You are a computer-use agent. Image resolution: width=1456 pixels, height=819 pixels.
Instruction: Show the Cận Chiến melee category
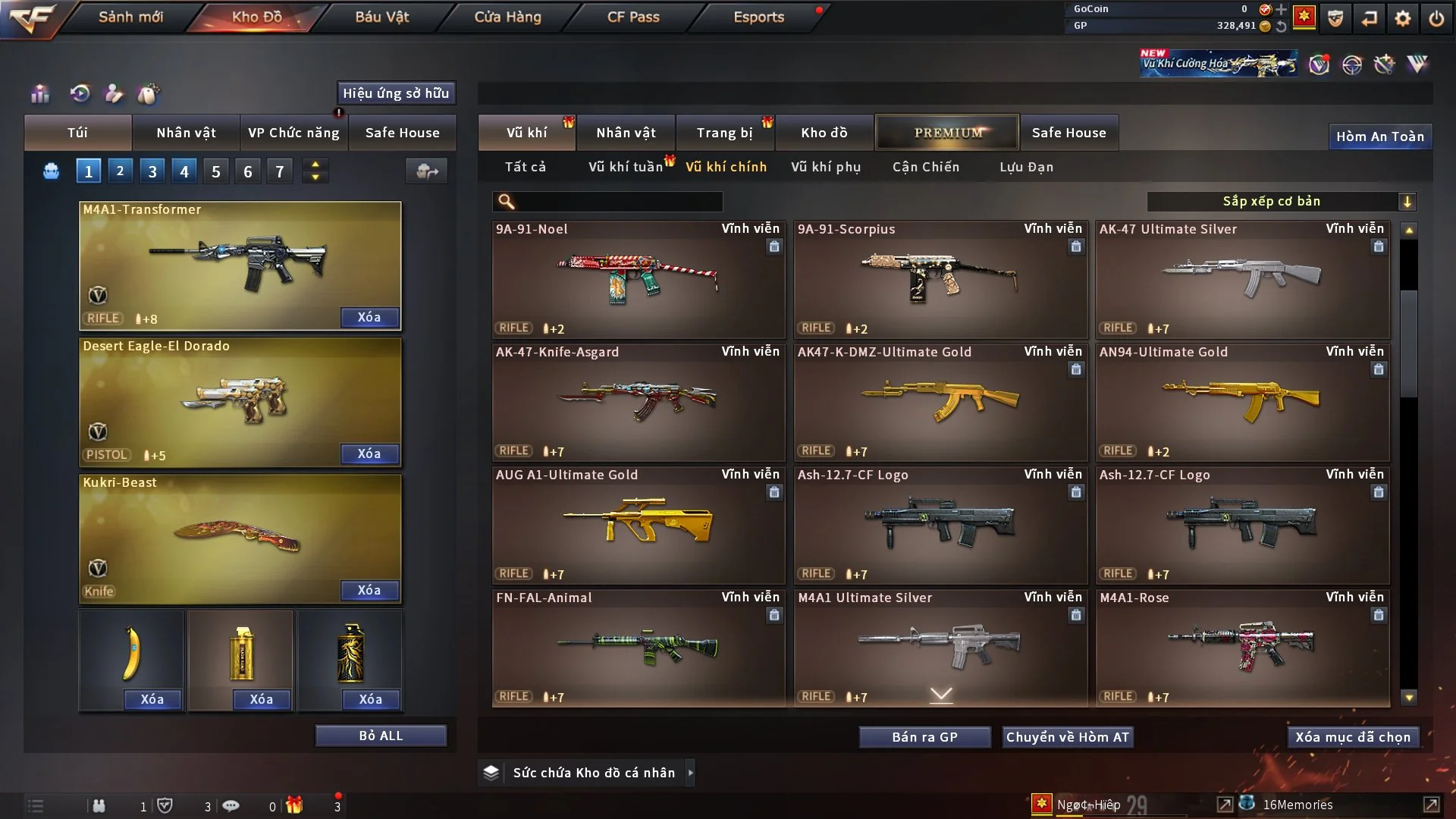926,167
